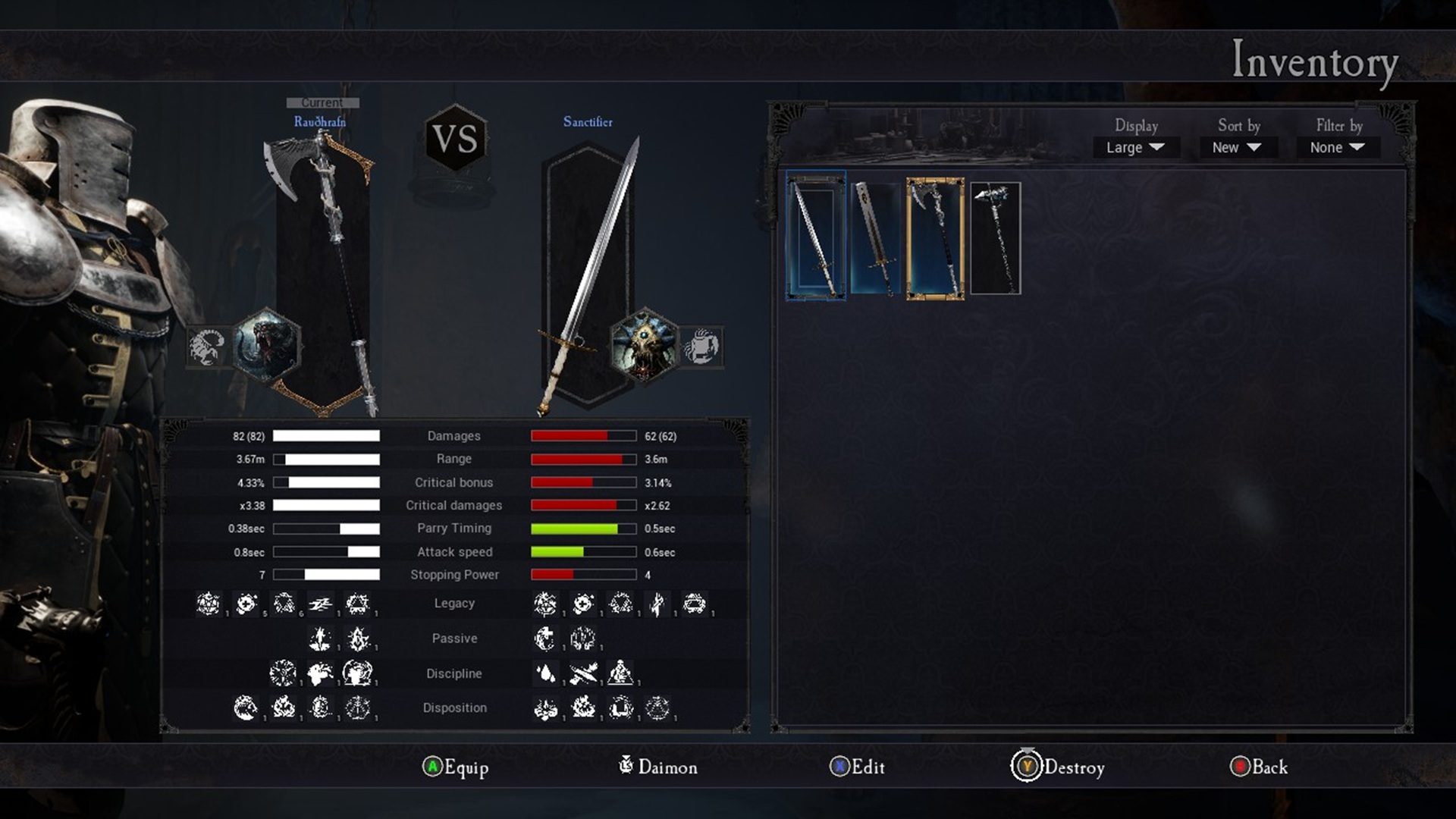1456x819 pixels.
Task: Open the Display size dropdown
Action: pos(1135,147)
